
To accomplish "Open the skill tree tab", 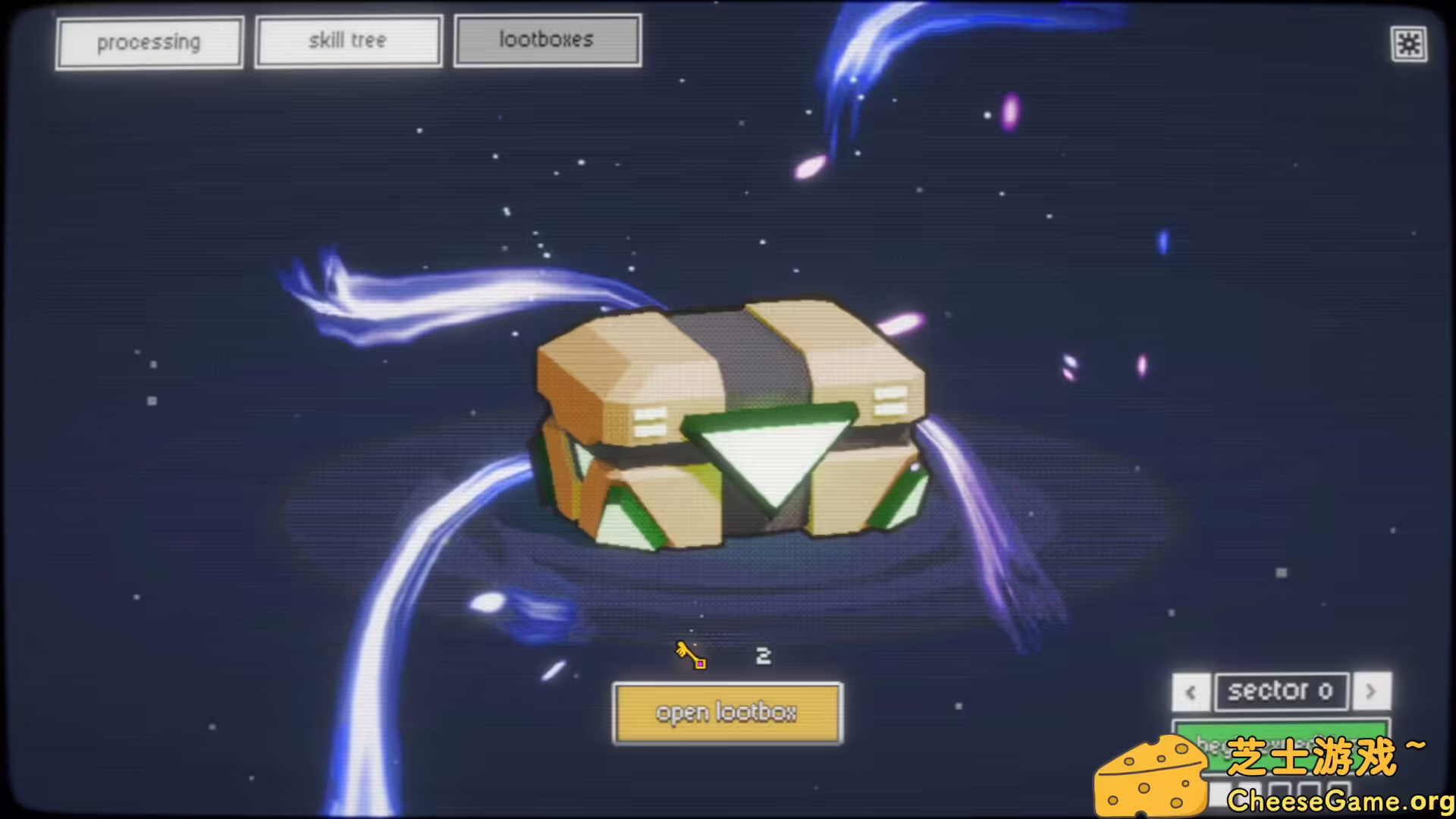I will coord(348,40).
